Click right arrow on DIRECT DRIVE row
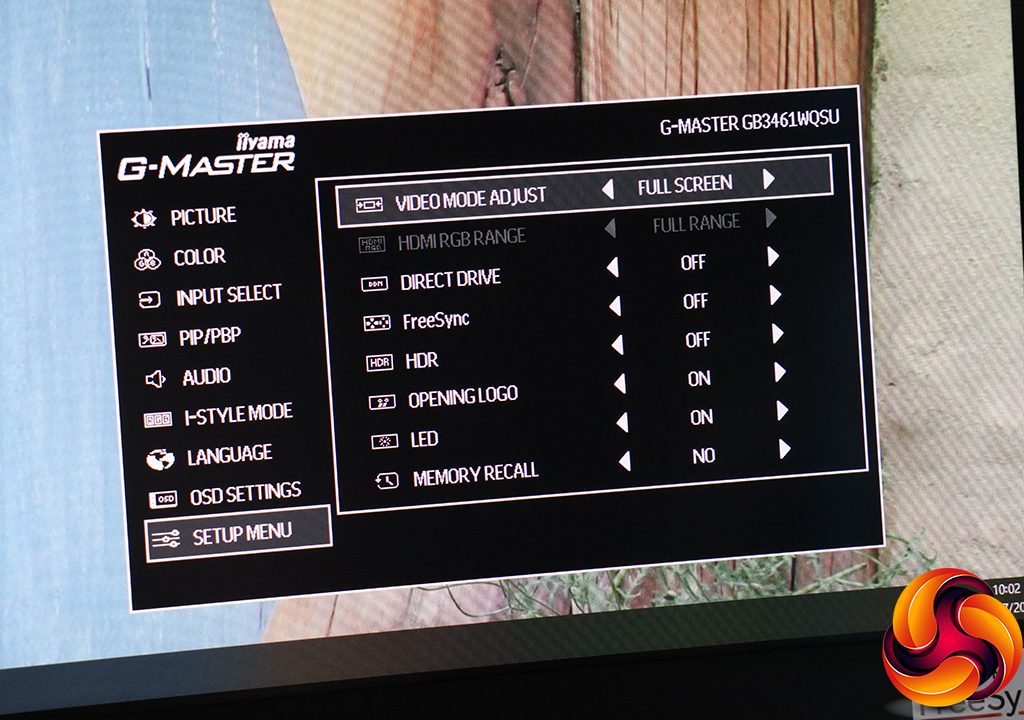The image size is (1024, 720). [773, 257]
